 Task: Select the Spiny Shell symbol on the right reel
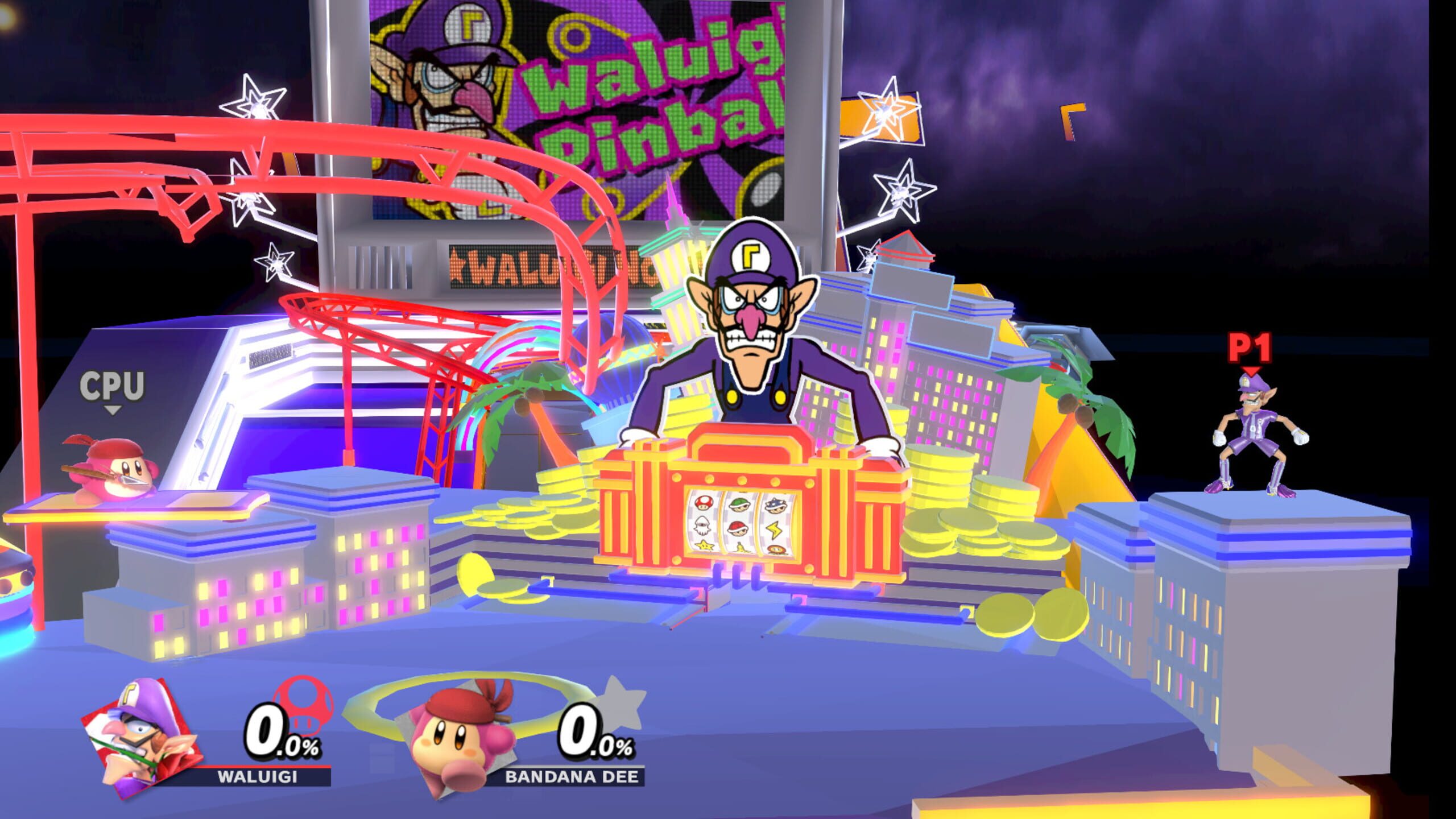coord(775,506)
